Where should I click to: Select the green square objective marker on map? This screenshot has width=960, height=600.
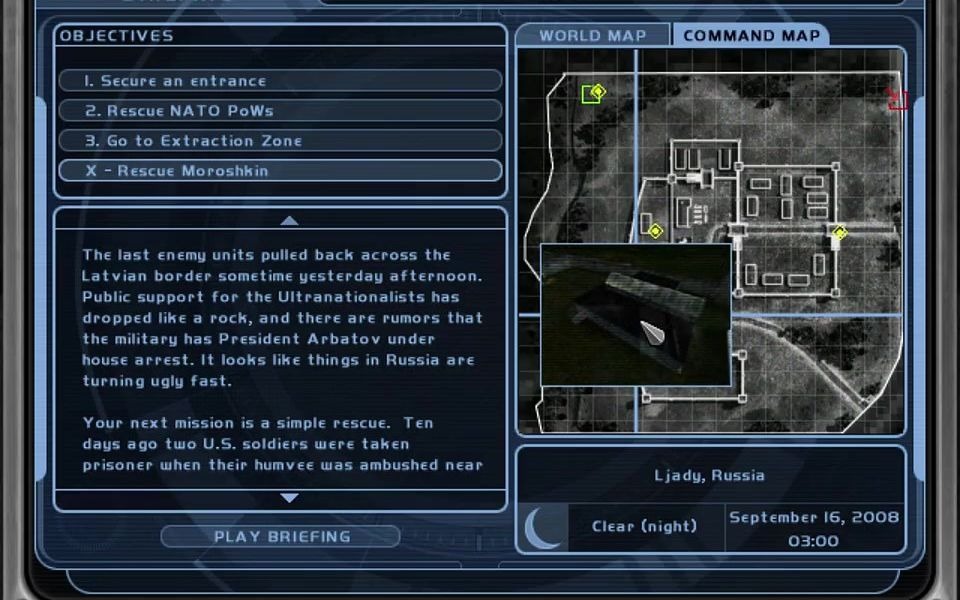pos(592,94)
